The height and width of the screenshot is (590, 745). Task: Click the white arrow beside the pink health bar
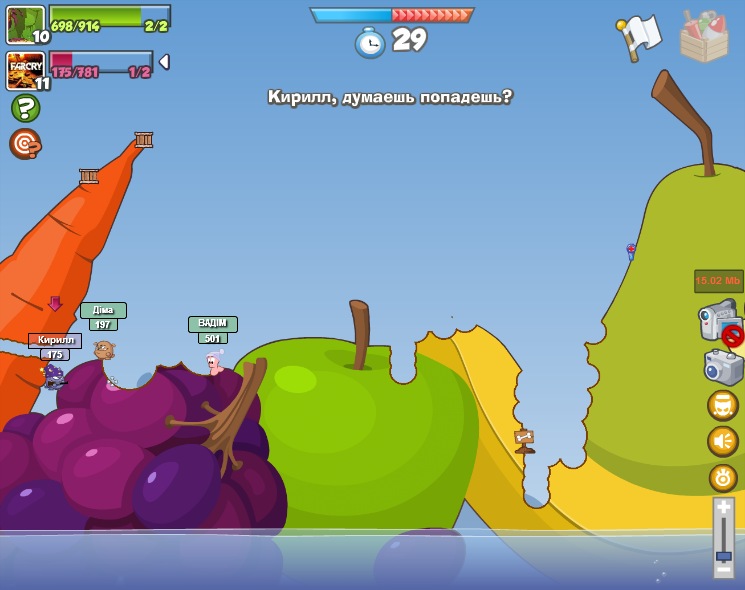click(164, 62)
